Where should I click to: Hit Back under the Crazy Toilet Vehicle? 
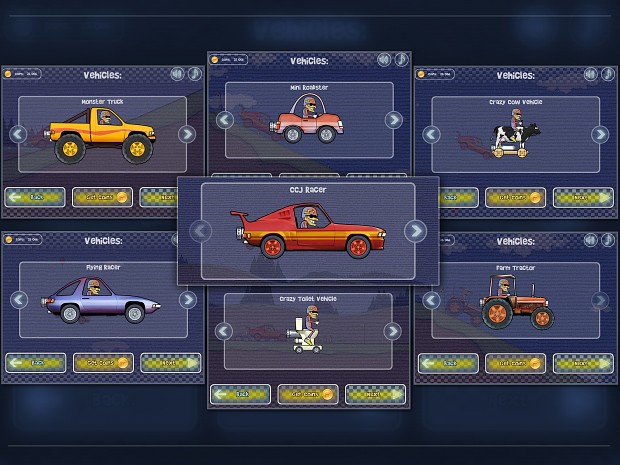(240, 394)
